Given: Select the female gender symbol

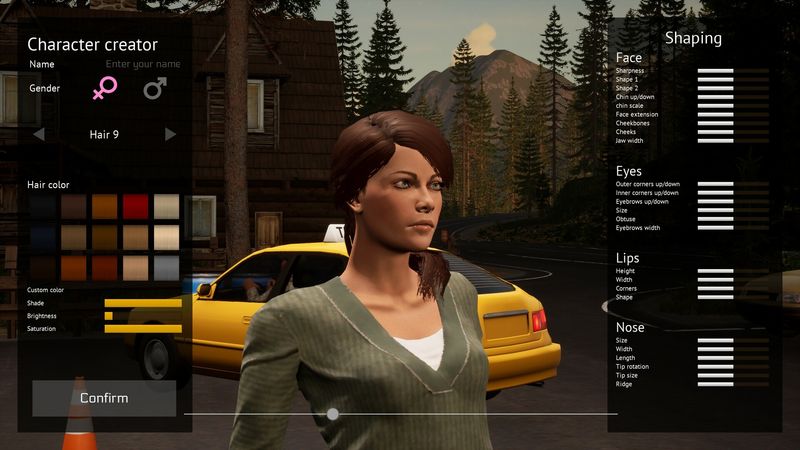Looking at the screenshot, I should (x=104, y=88).
